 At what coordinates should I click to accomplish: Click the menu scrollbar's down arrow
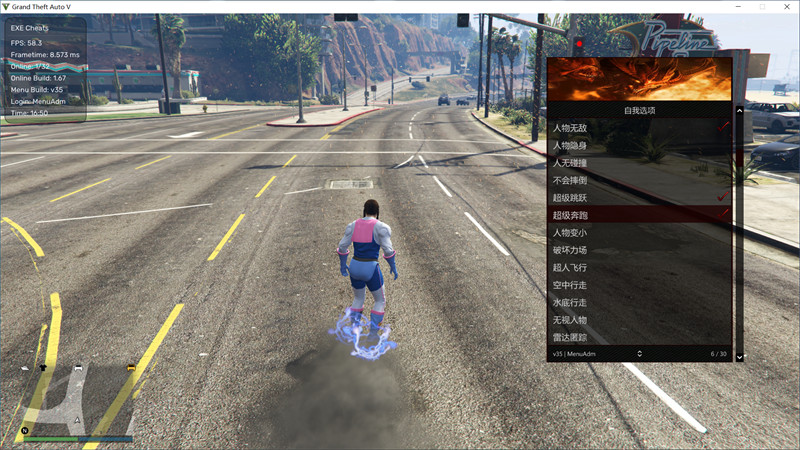point(740,356)
